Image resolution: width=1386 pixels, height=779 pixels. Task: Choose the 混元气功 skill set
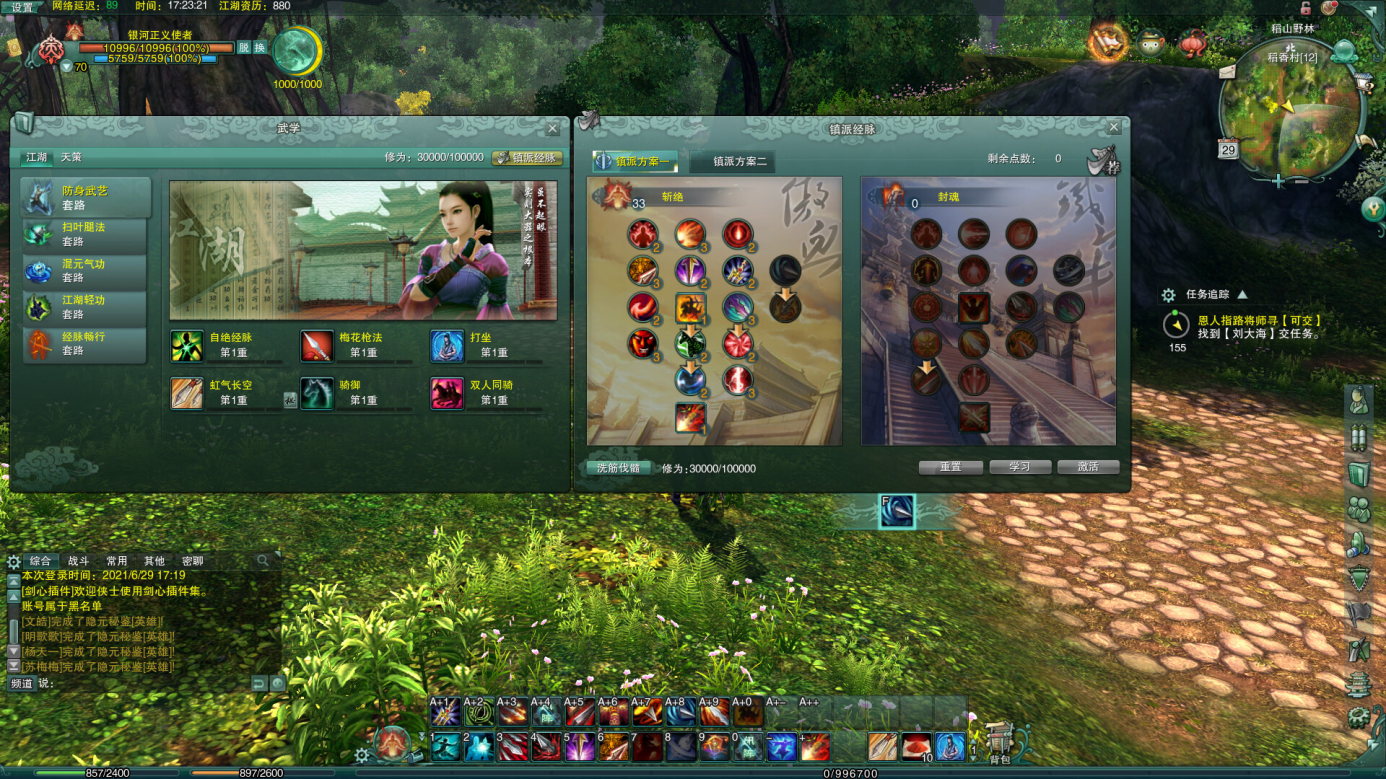(x=84, y=271)
